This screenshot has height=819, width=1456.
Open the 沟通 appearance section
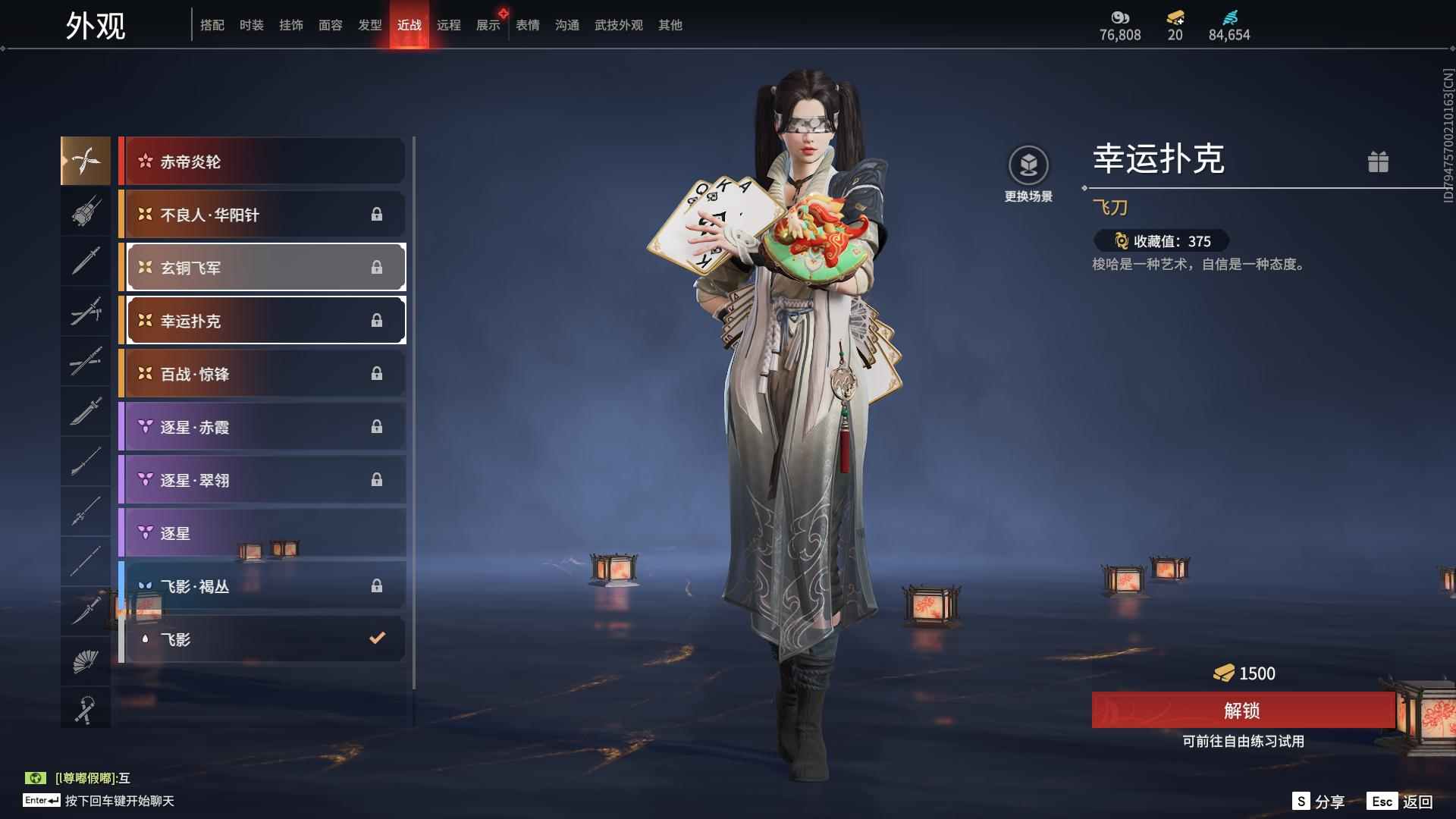tap(566, 24)
